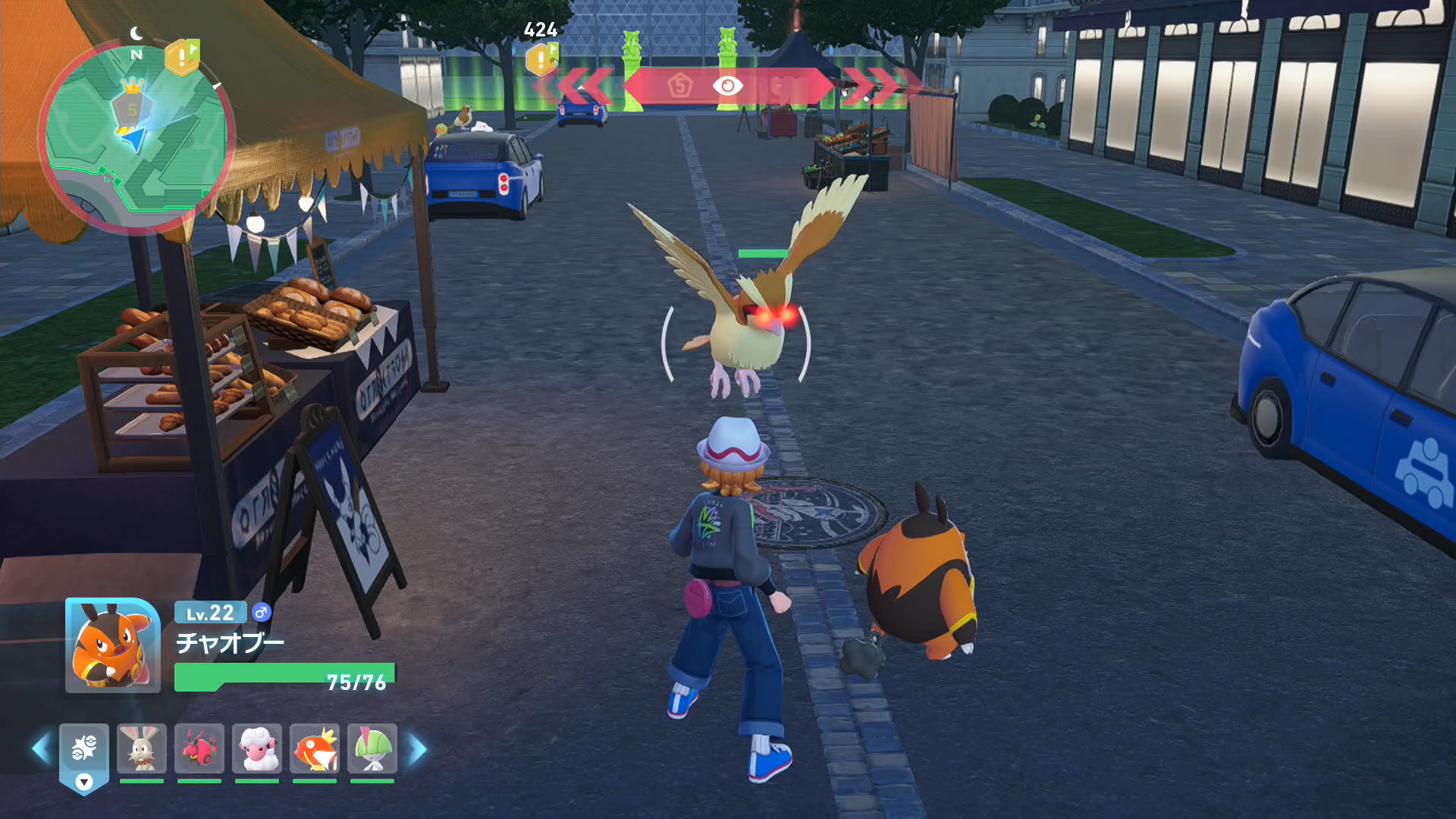Switch to the Magikarp party slot
The width and height of the screenshot is (1456, 819).
coord(315,748)
